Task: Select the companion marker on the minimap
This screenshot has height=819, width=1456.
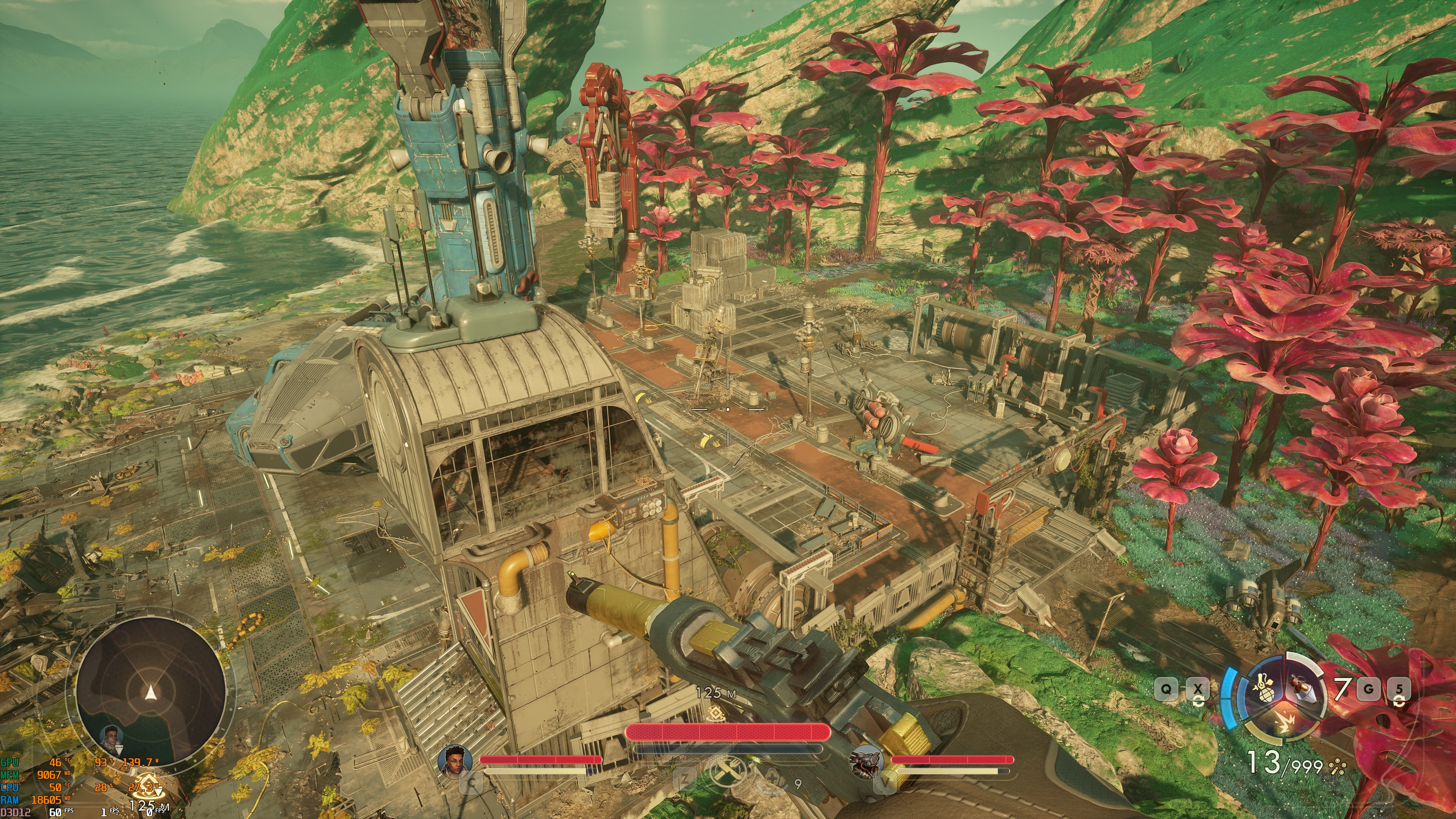Action: pyautogui.click(x=111, y=736)
